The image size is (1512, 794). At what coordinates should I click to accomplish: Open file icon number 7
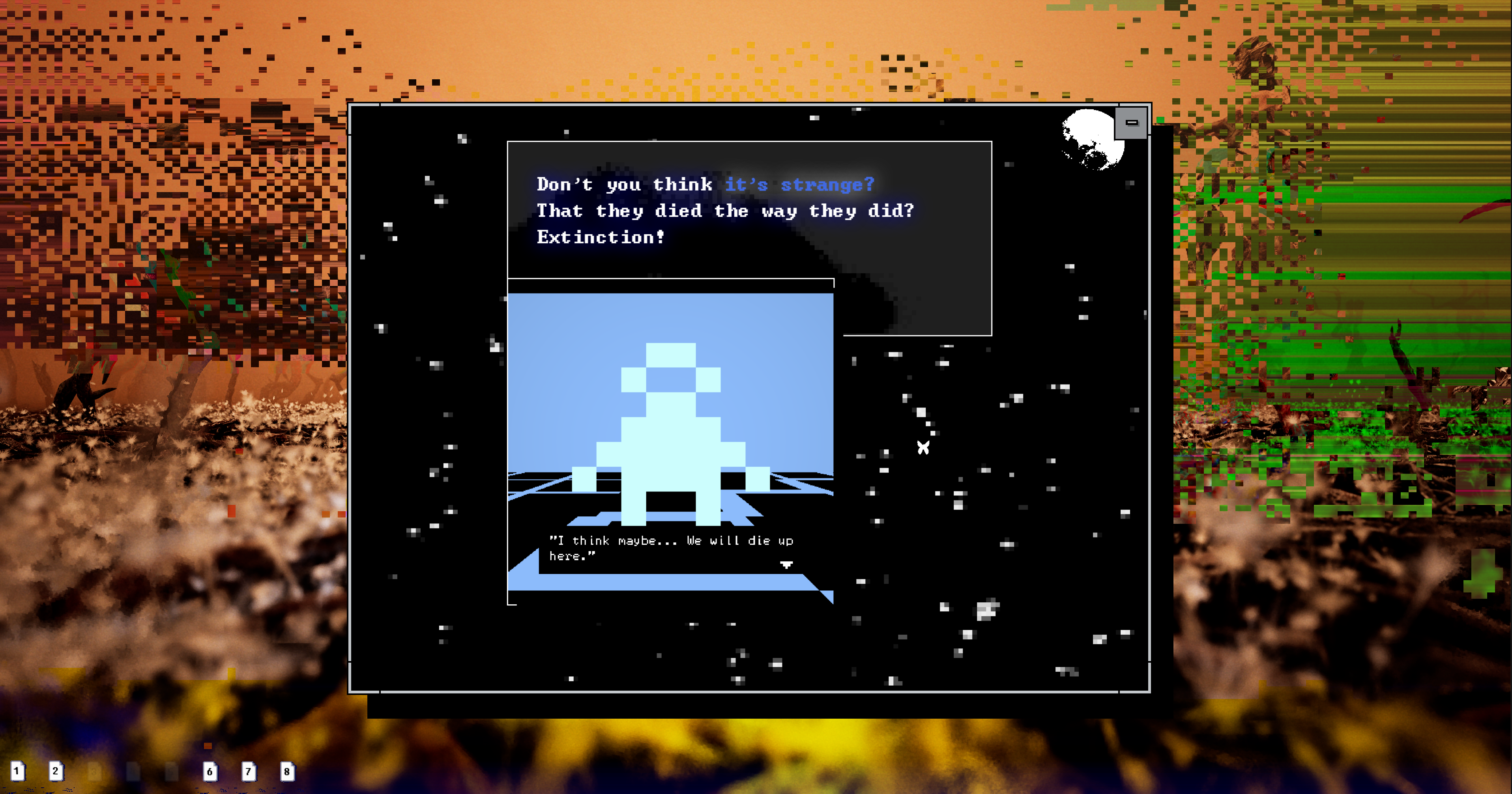tap(248, 772)
